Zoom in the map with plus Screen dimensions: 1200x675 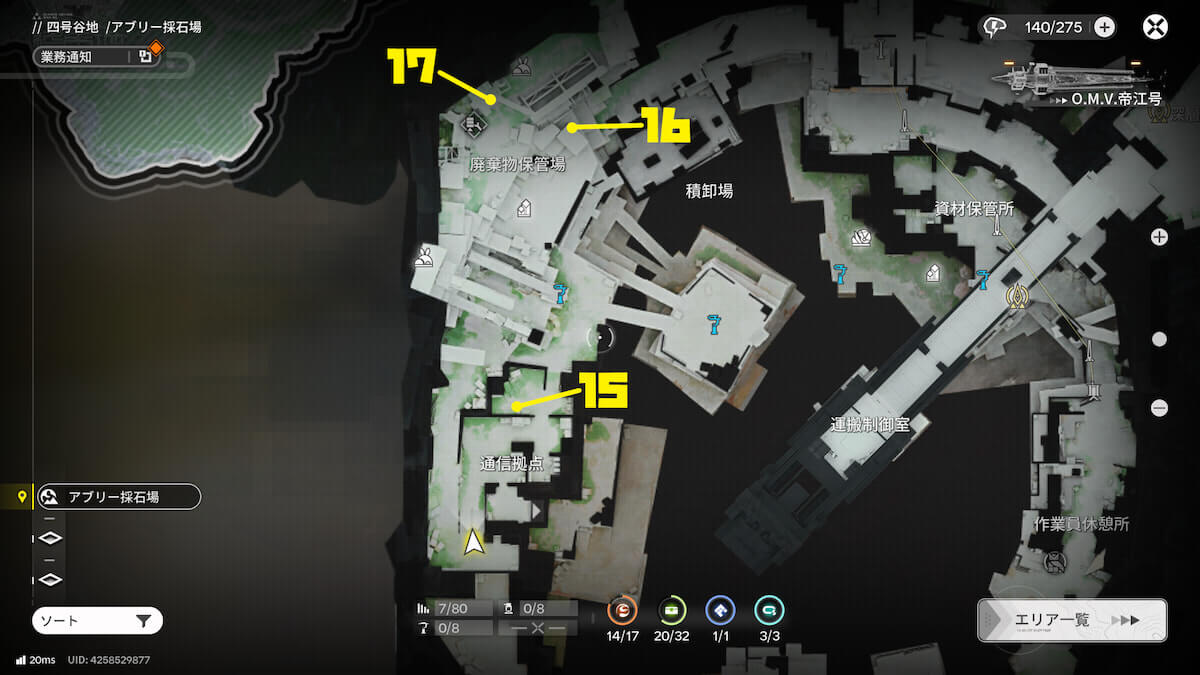click(x=1159, y=237)
